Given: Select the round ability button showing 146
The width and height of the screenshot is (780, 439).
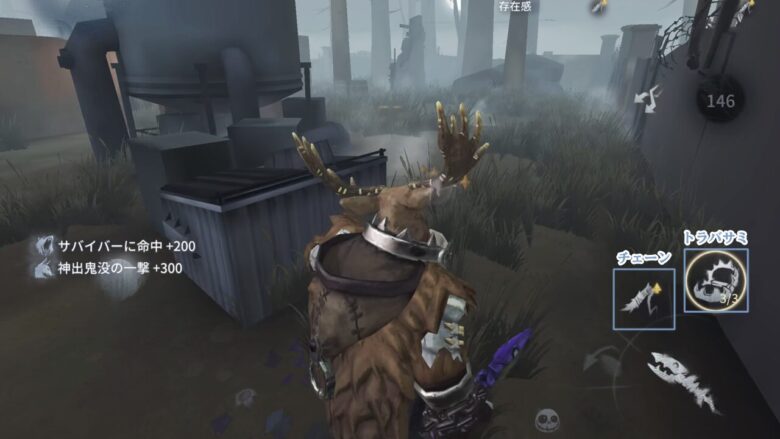Looking at the screenshot, I should coord(720,101).
